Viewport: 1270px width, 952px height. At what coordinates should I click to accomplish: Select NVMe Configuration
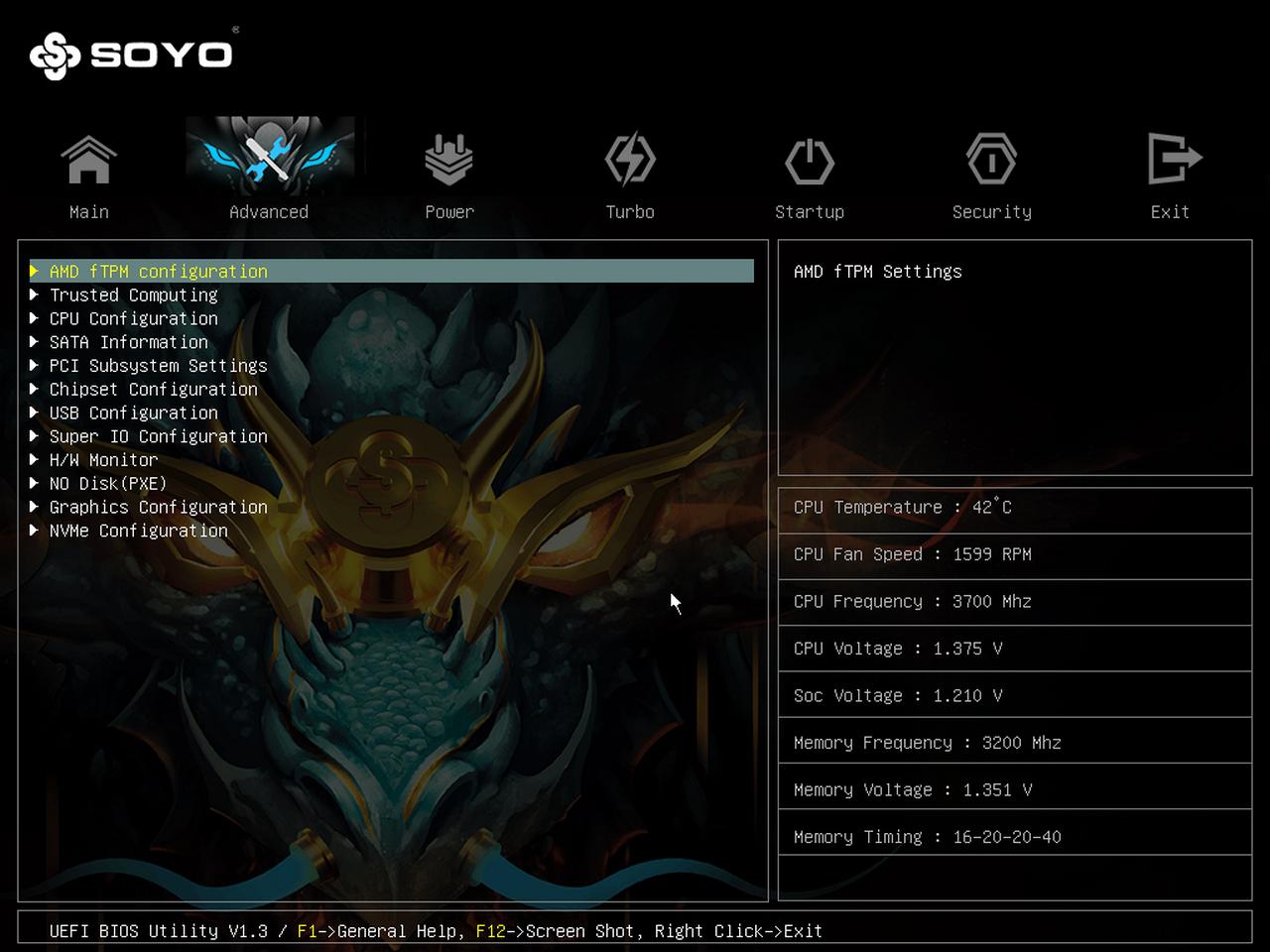click(139, 532)
